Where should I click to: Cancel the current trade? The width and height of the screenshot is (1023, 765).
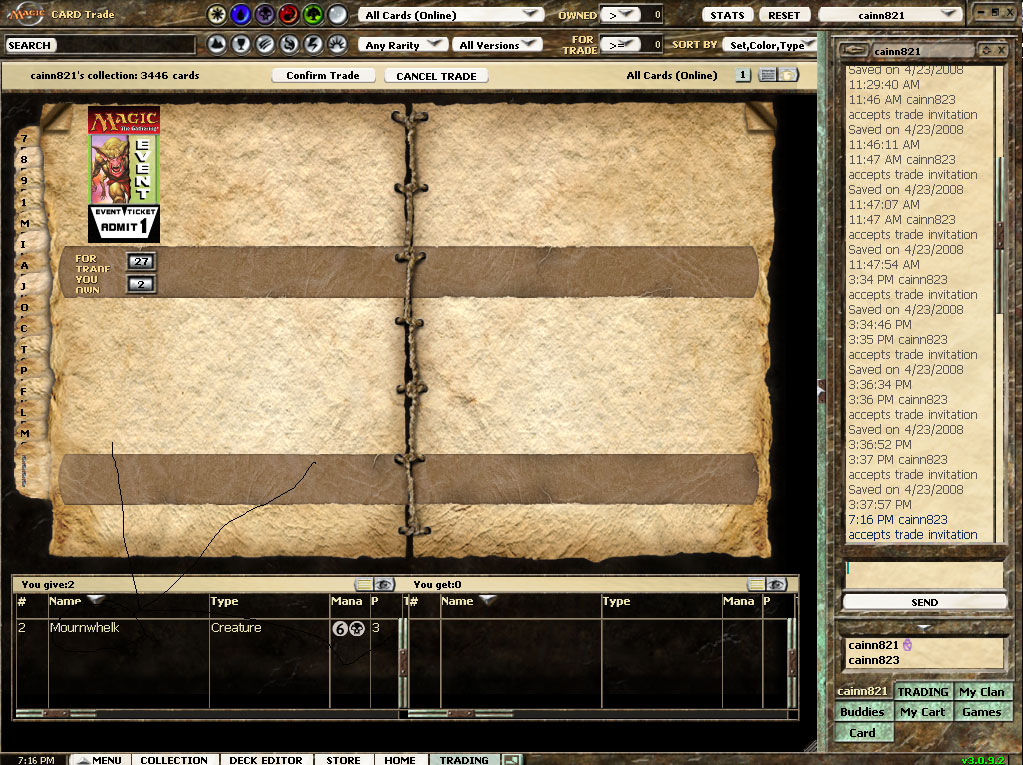(436, 76)
